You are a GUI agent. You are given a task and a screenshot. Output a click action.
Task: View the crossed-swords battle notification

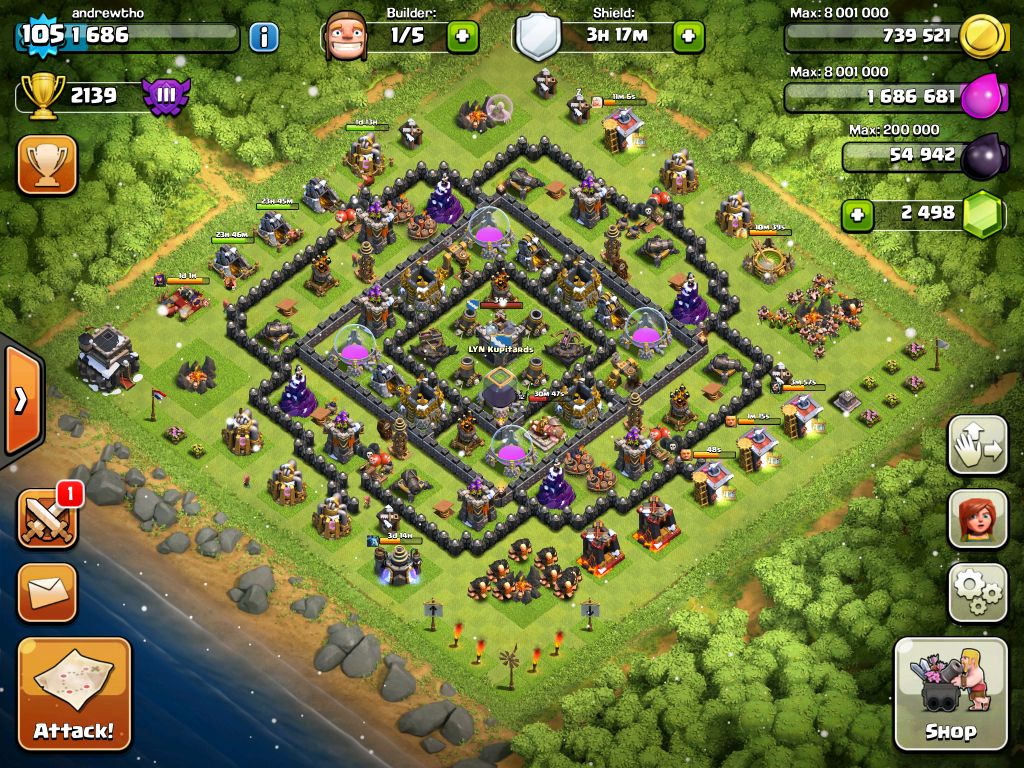click(x=47, y=520)
